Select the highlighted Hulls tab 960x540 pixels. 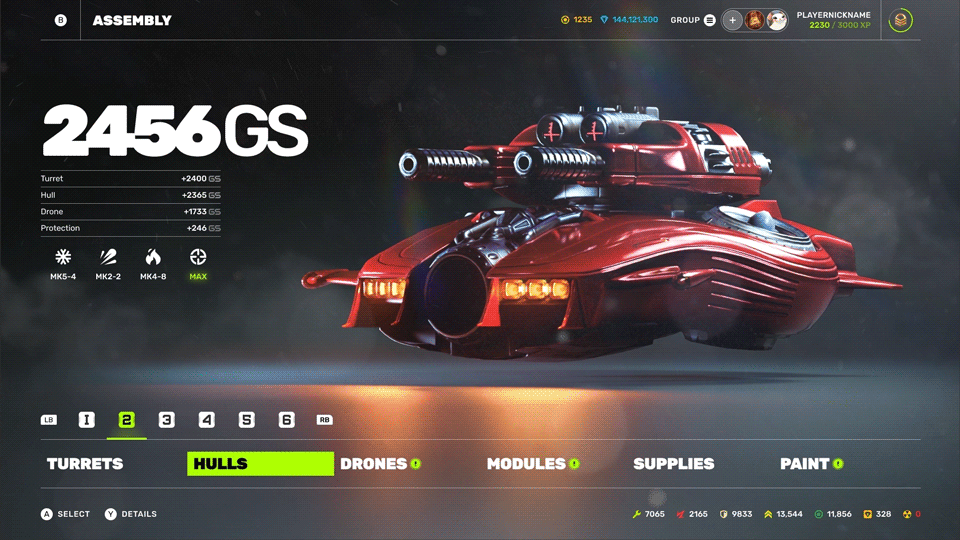point(260,464)
